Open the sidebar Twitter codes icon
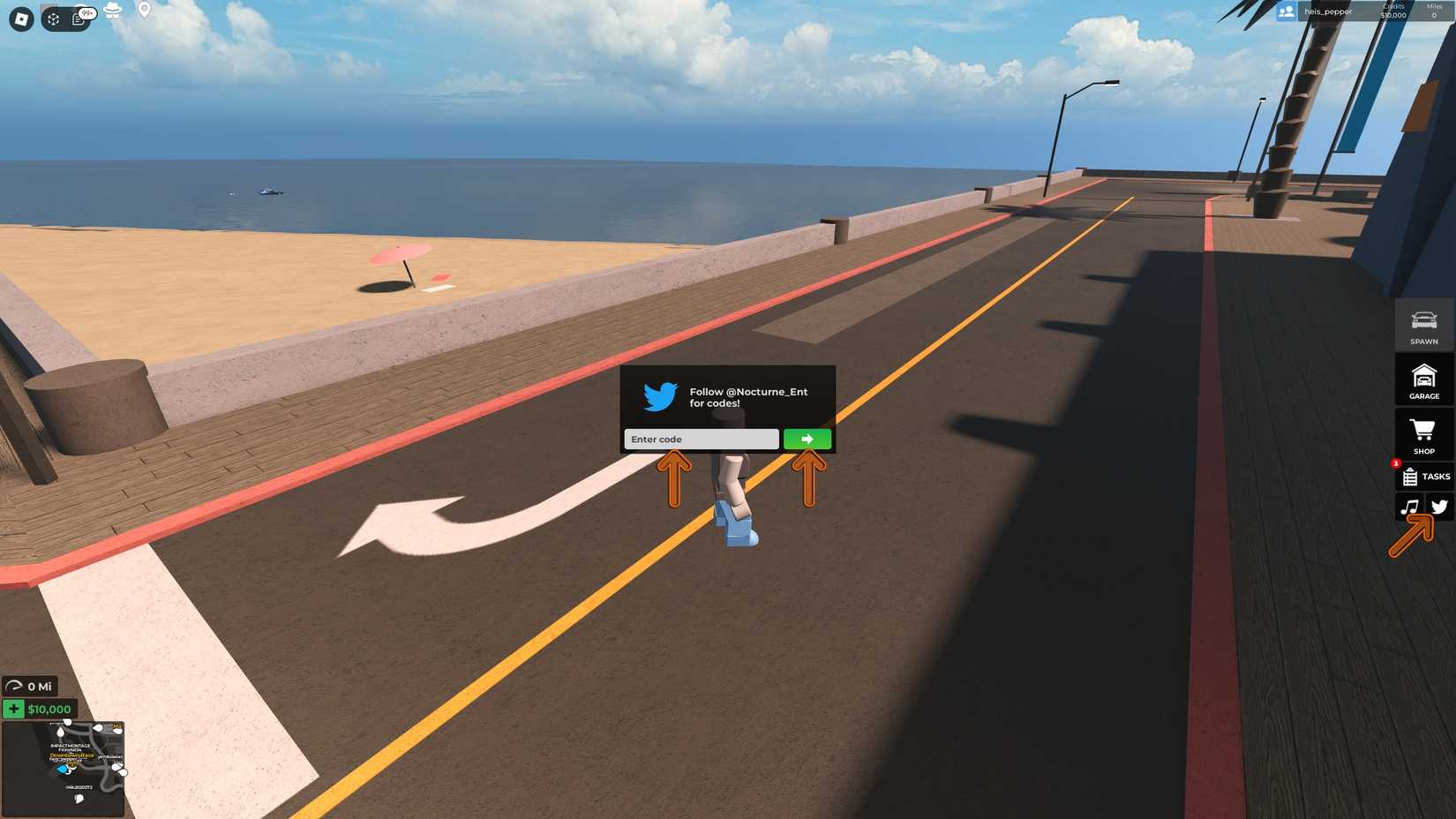 tap(1440, 507)
